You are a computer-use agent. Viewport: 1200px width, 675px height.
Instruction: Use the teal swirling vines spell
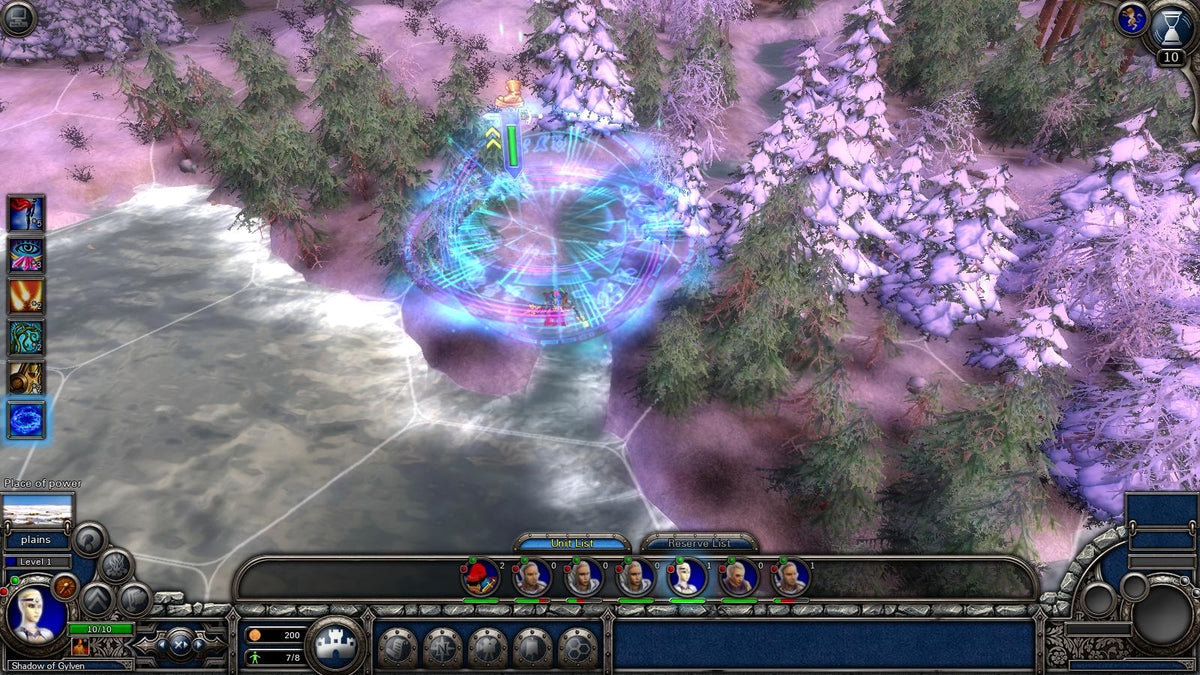point(26,337)
